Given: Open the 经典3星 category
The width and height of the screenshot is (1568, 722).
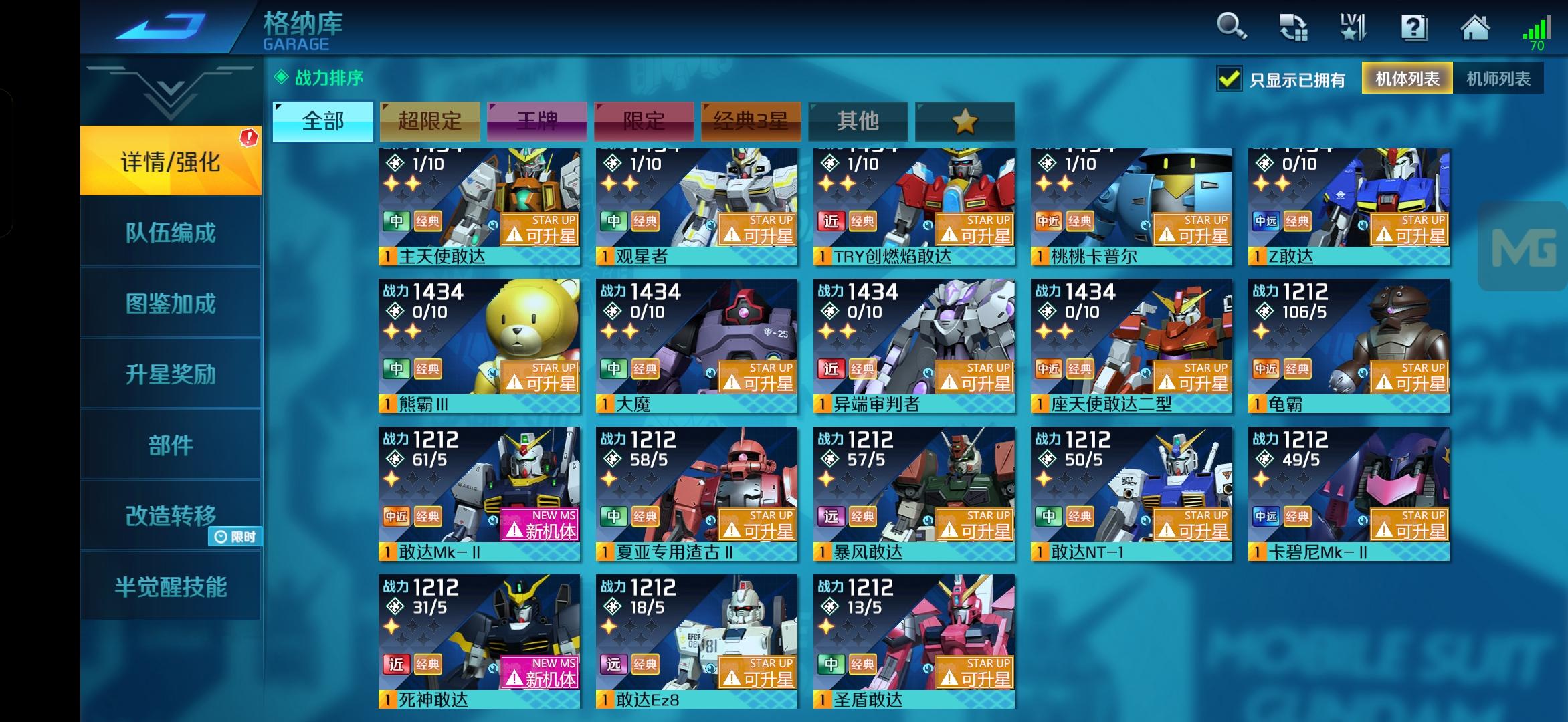Looking at the screenshot, I should (x=750, y=121).
